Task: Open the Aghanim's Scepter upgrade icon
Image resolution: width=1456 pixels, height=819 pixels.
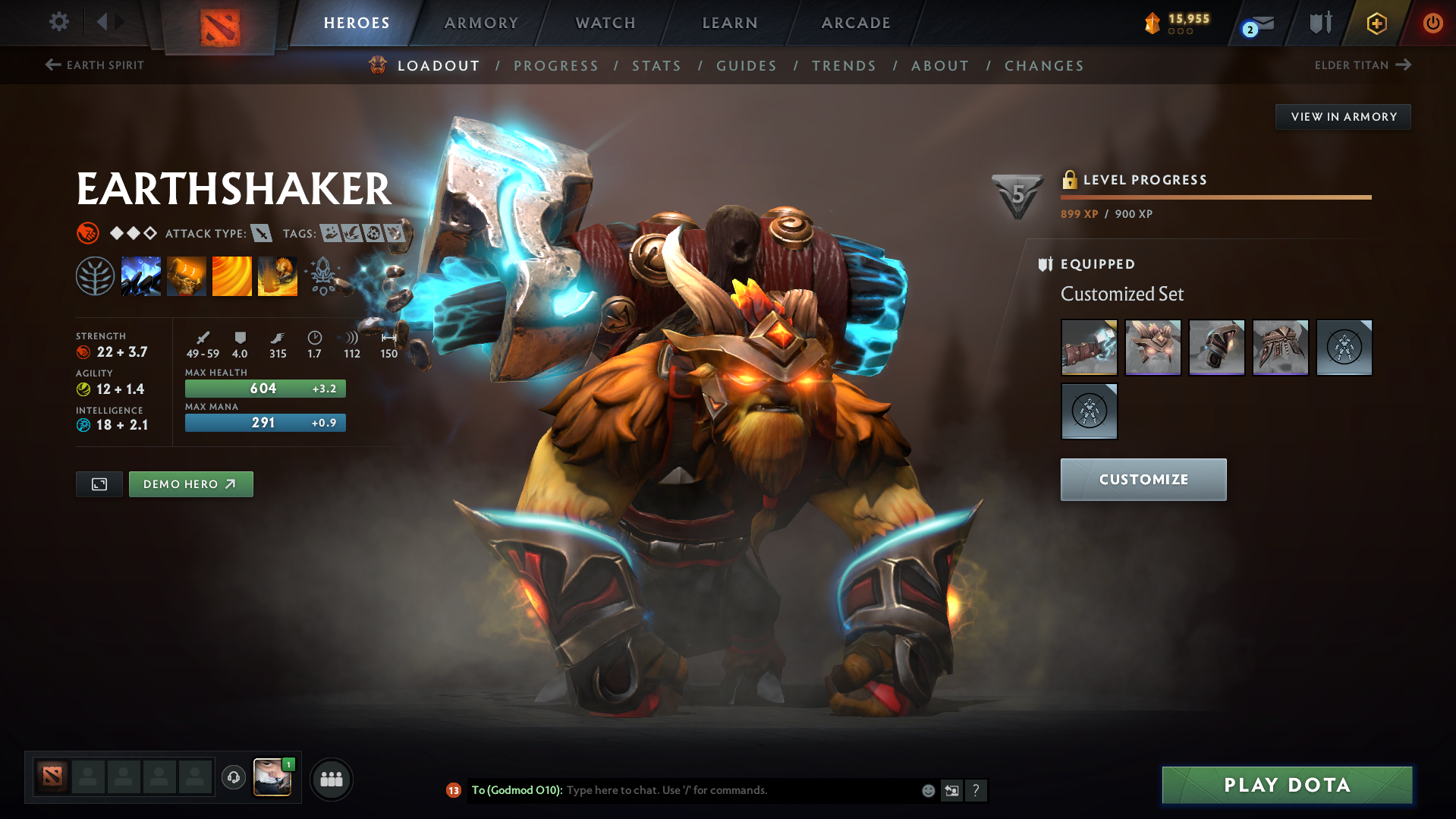Action: pos(323,276)
